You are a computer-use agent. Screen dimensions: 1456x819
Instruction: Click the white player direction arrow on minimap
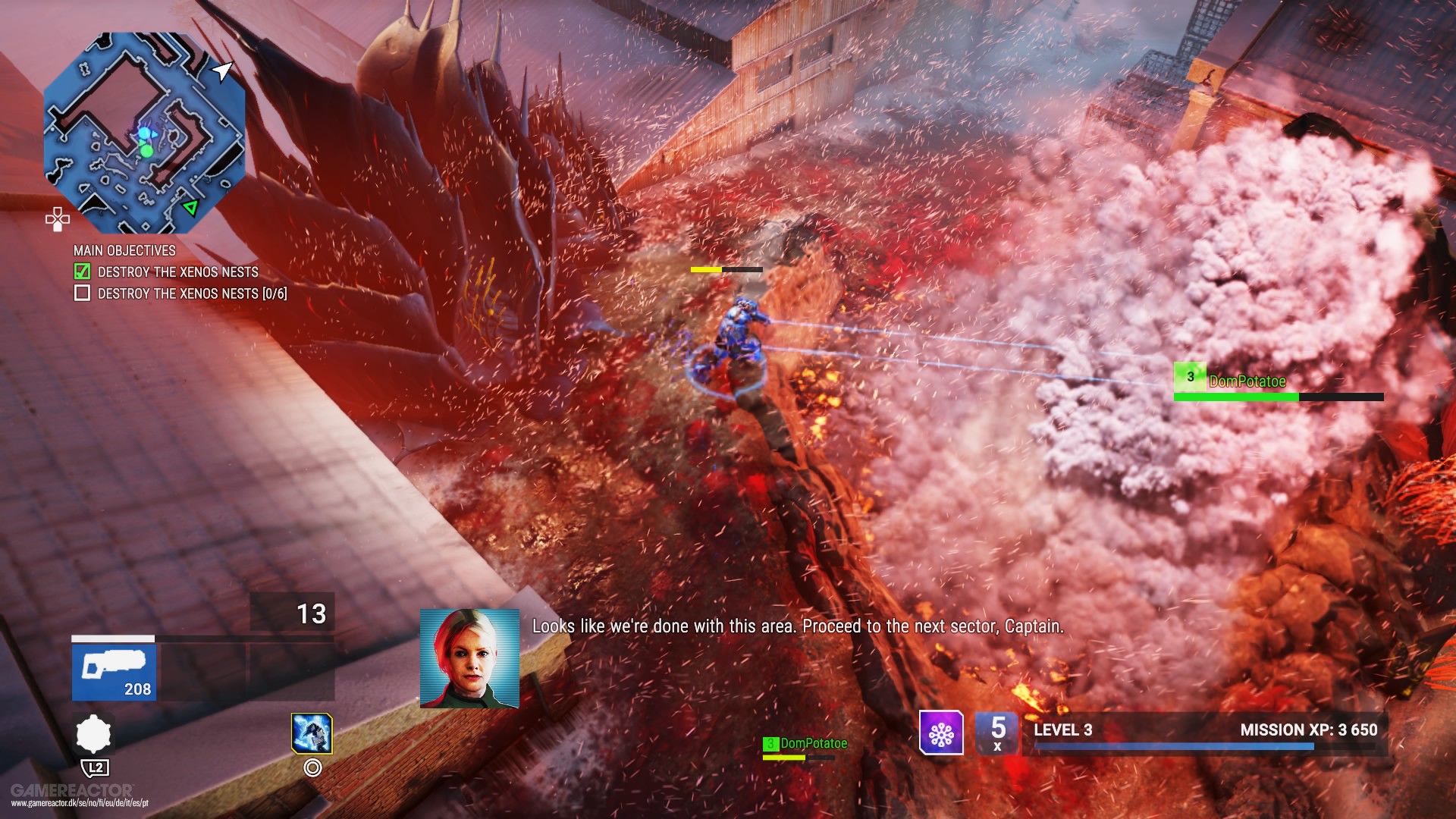click(x=221, y=70)
